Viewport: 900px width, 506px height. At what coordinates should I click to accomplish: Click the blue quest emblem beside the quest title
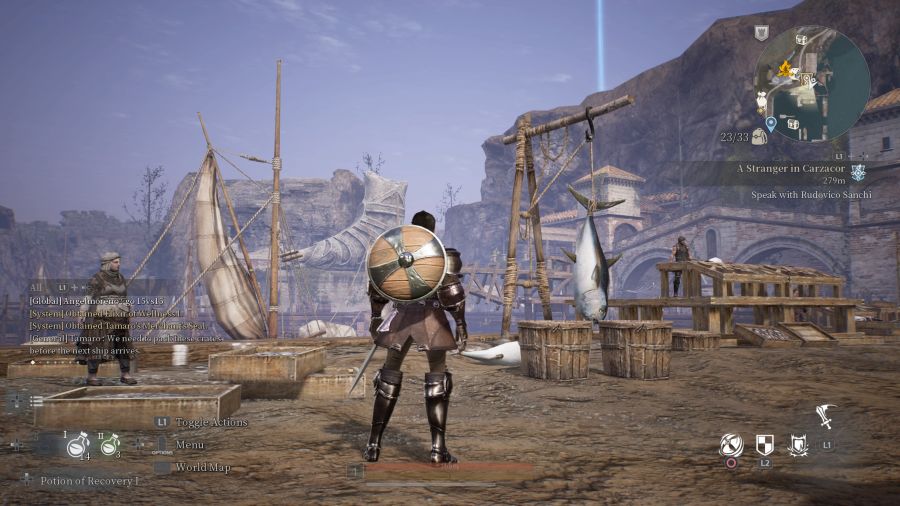click(858, 172)
